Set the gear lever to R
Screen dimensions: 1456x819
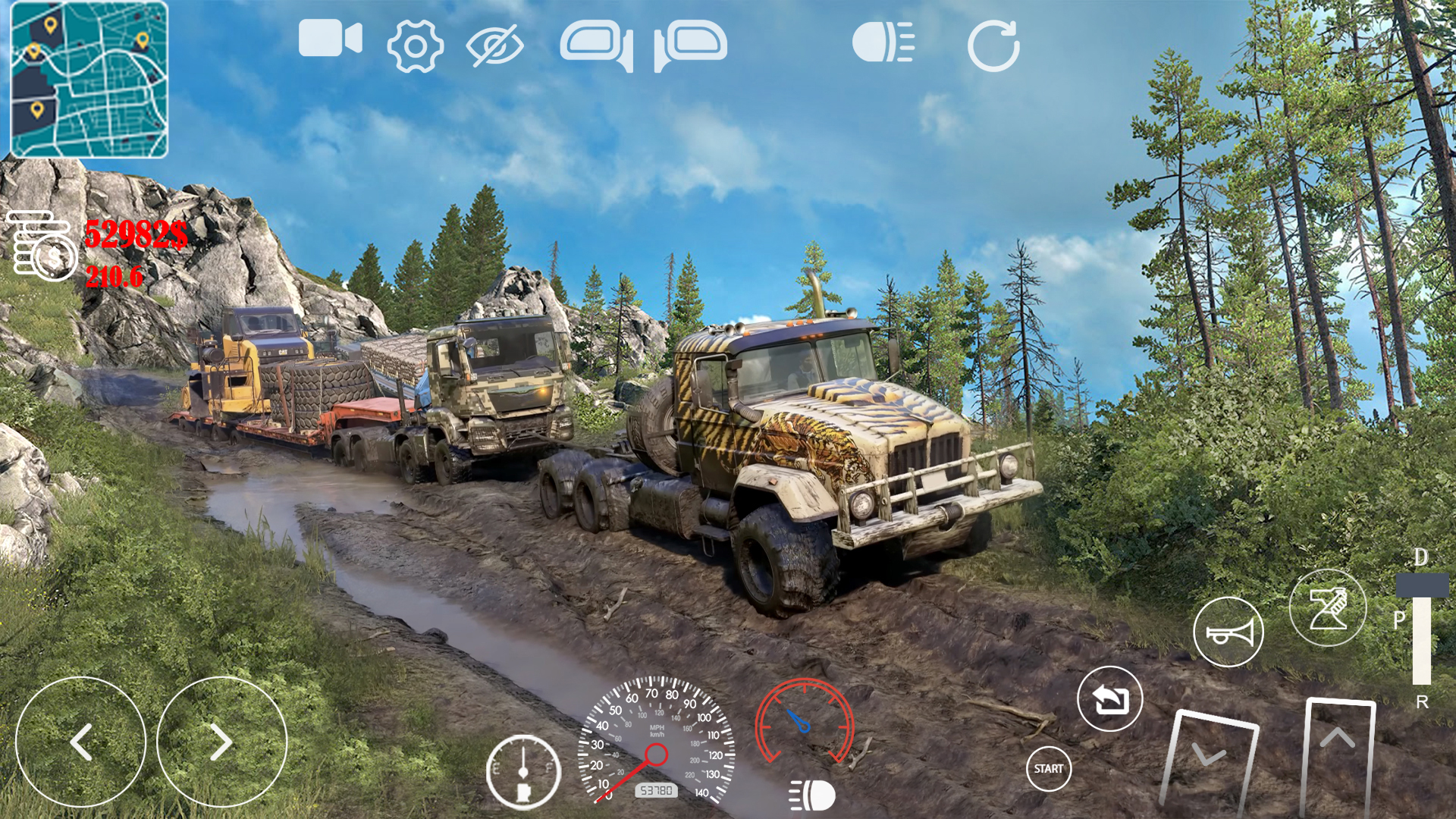[x=1422, y=702]
